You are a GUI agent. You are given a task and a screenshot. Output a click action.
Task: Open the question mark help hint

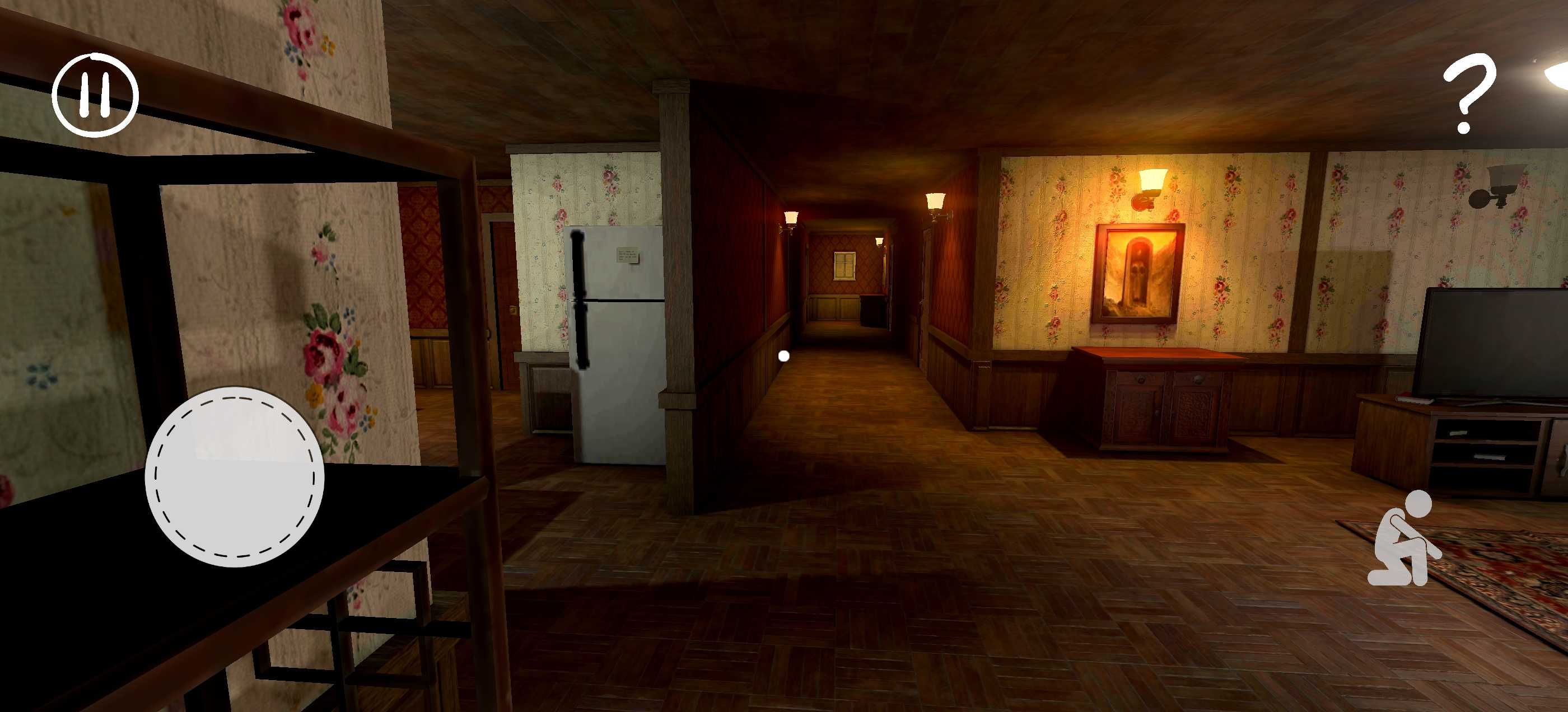click(x=1468, y=92)
